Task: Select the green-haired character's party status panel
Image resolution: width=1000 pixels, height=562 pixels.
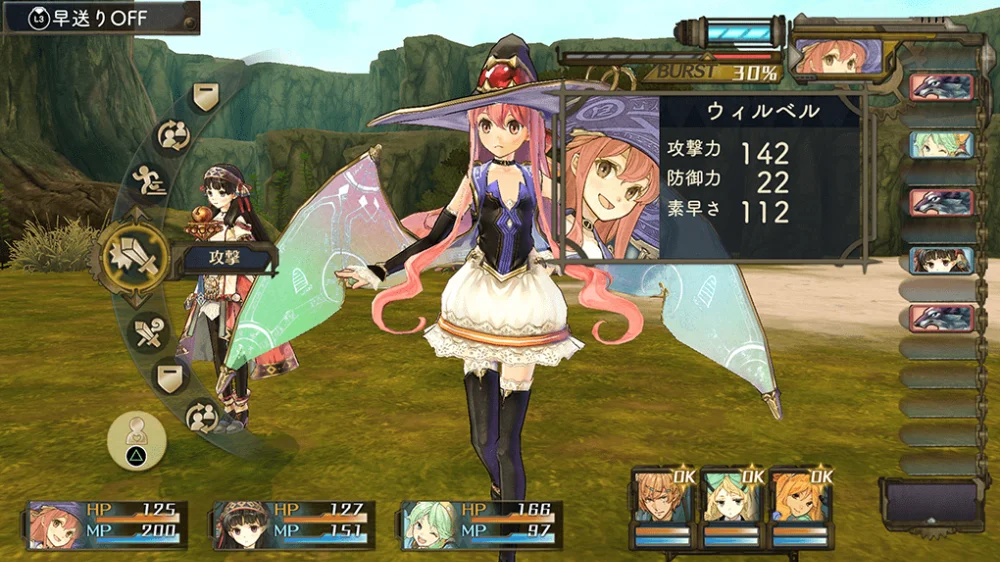Action: point(481,525)
